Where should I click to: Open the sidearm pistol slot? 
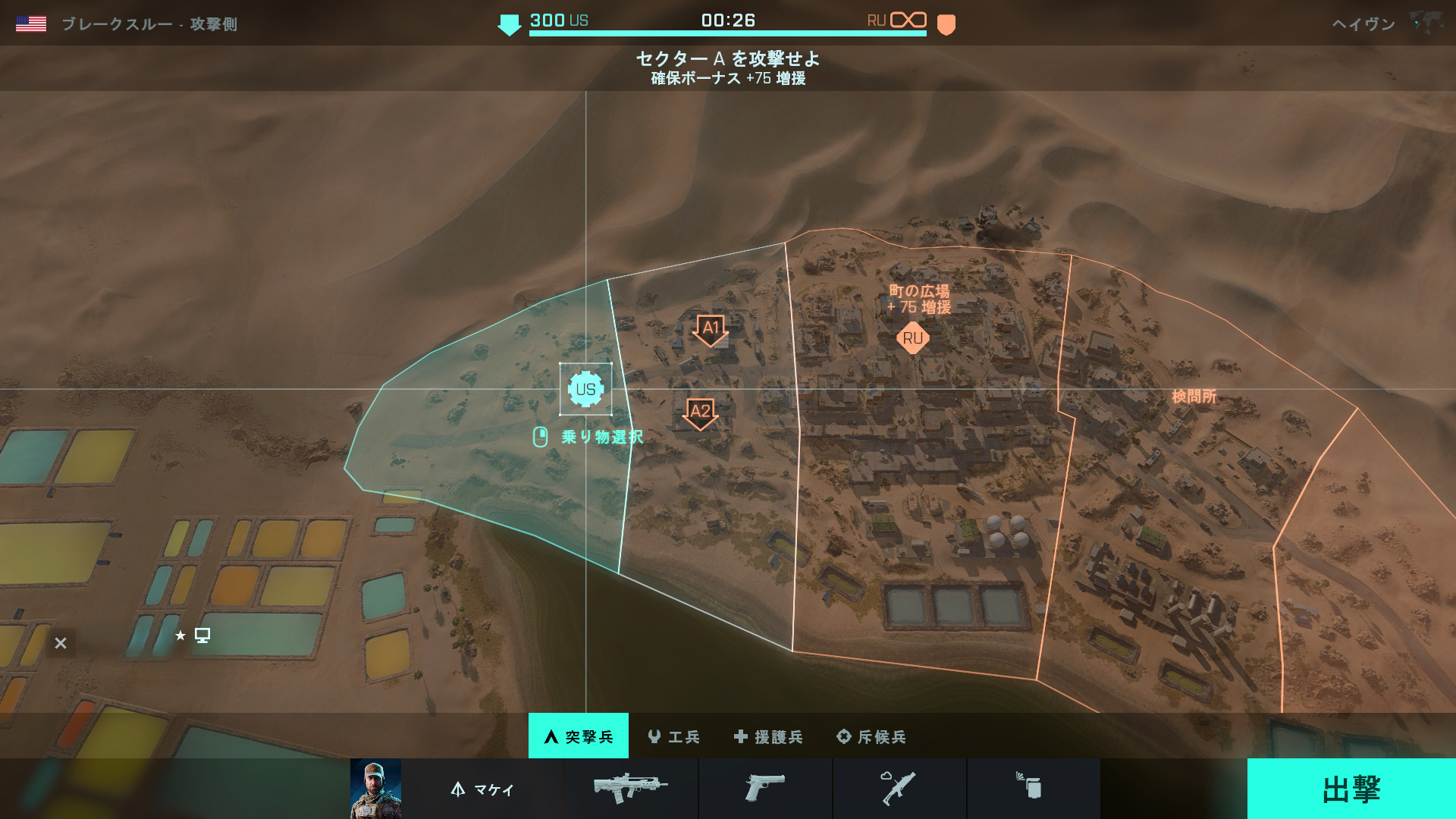[764, 788]
